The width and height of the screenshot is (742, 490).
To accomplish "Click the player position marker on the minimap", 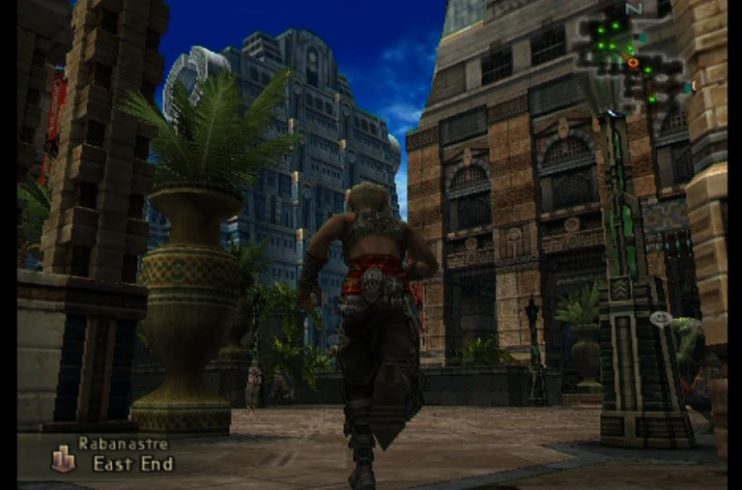I will tap(633, 63).
